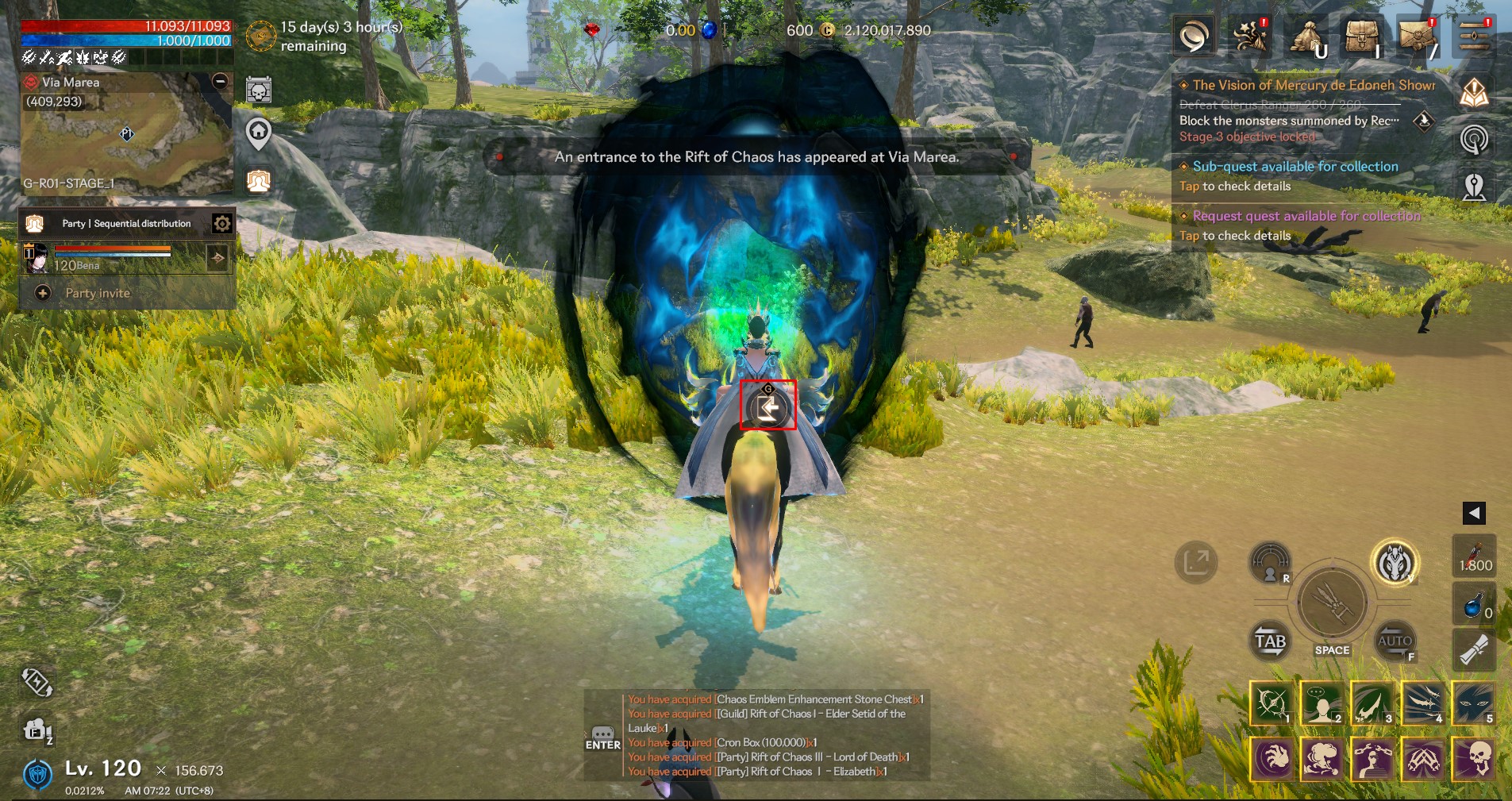Toggle the horse mount button

point(1395,564)
